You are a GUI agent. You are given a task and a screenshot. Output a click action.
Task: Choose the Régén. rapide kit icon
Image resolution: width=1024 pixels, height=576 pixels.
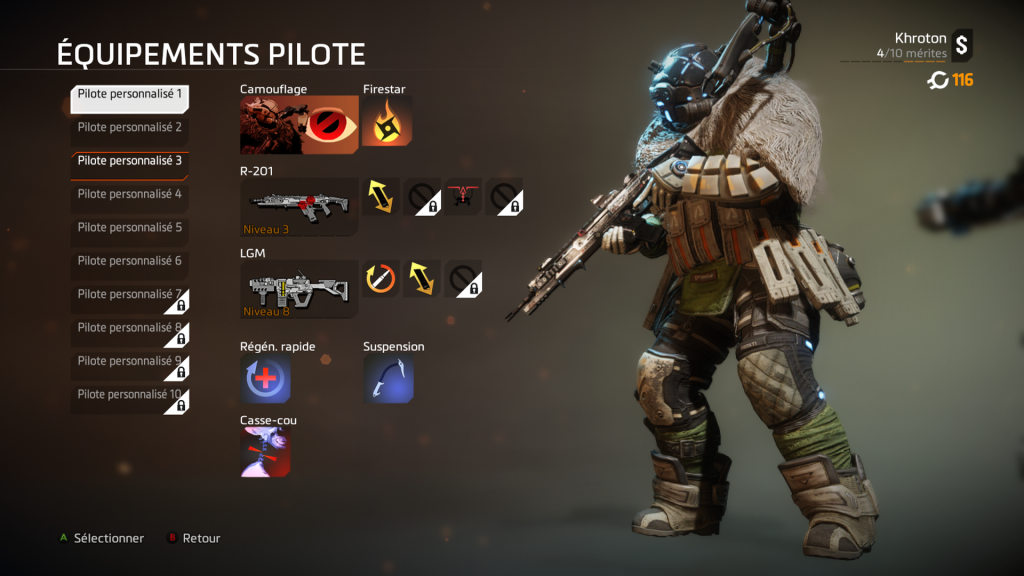coord(265,380)
